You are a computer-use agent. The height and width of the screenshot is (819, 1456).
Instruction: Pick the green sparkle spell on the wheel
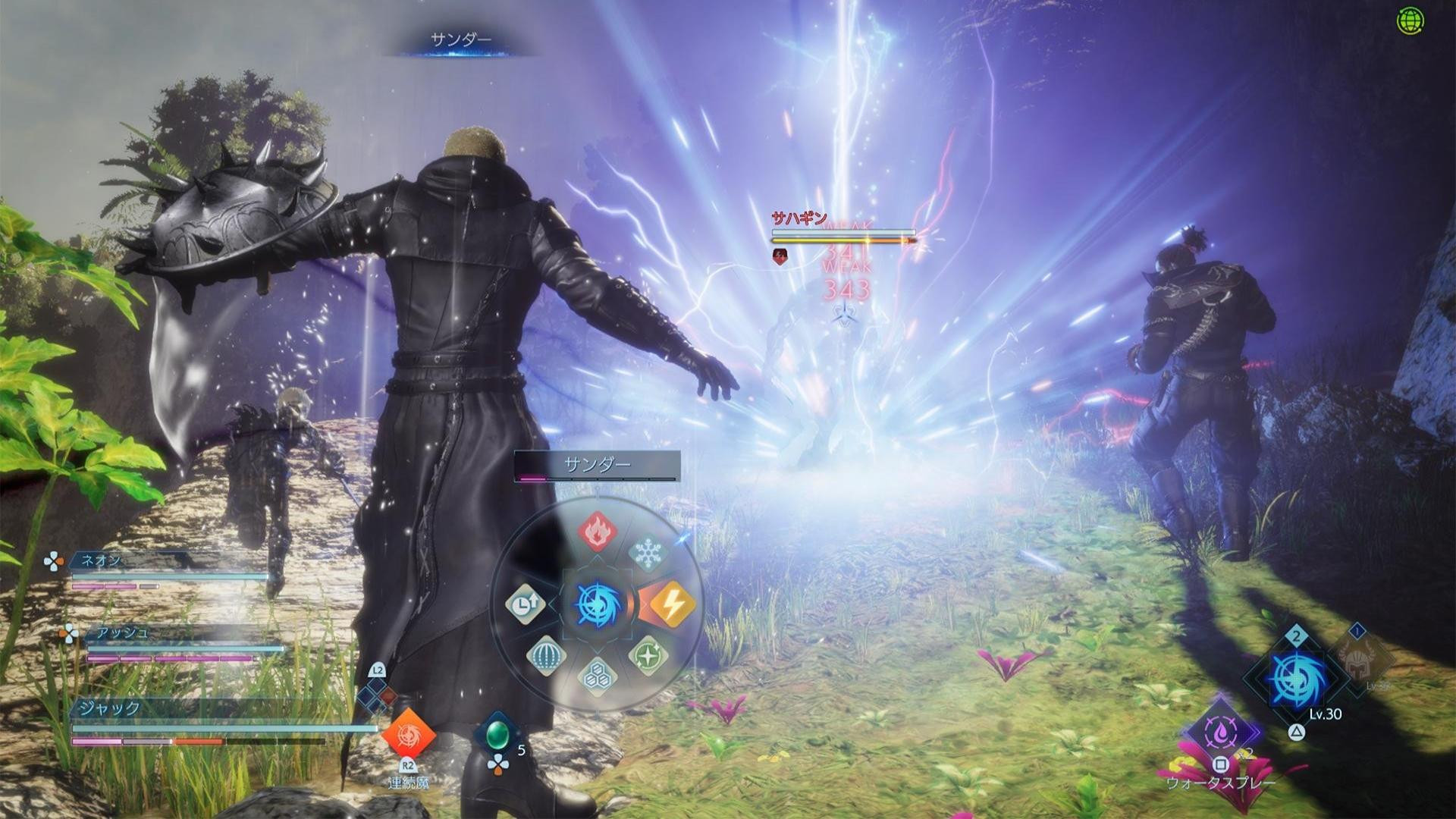pos(648,654)
